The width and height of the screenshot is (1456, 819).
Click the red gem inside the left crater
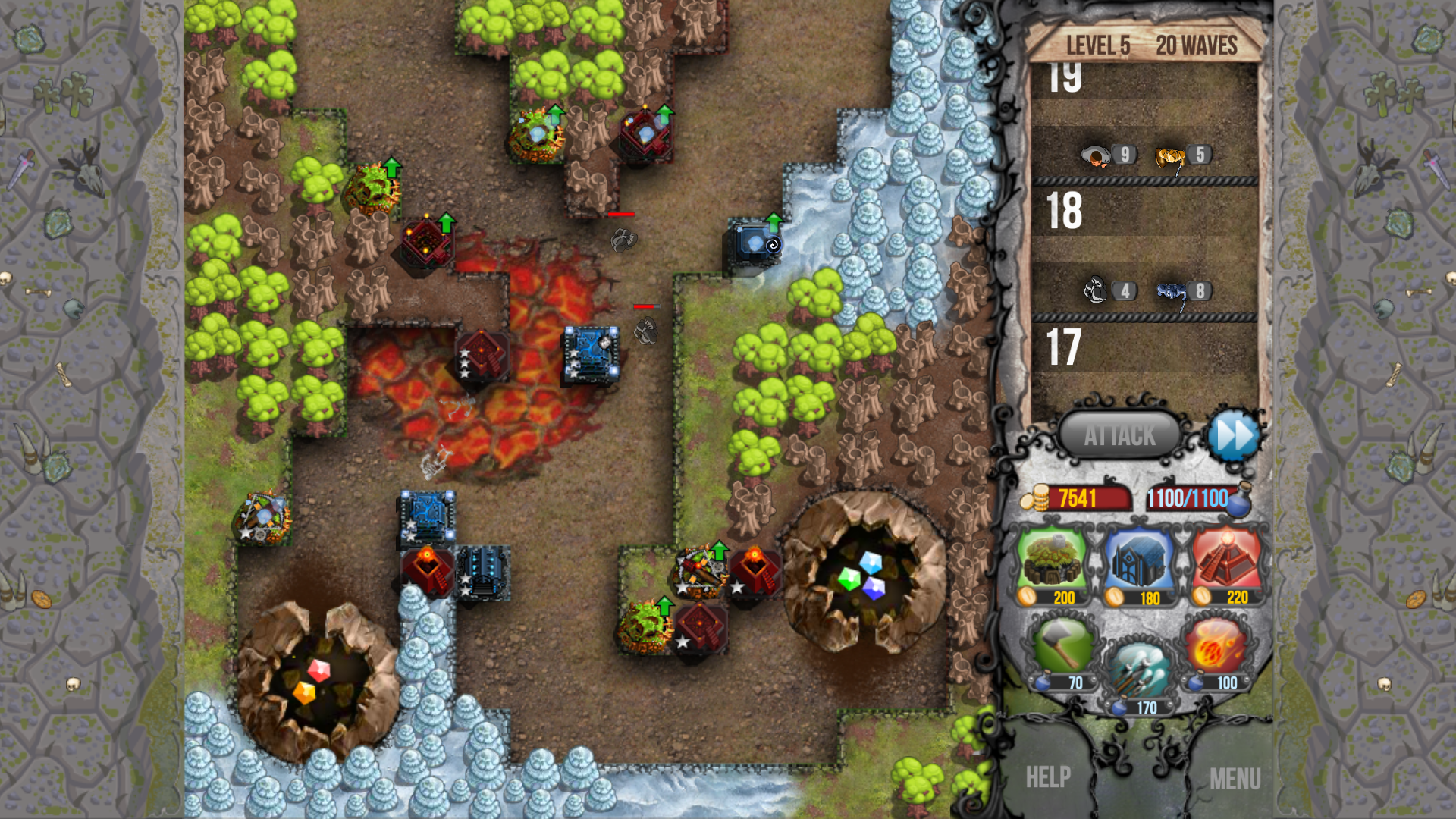click(319, 669)
